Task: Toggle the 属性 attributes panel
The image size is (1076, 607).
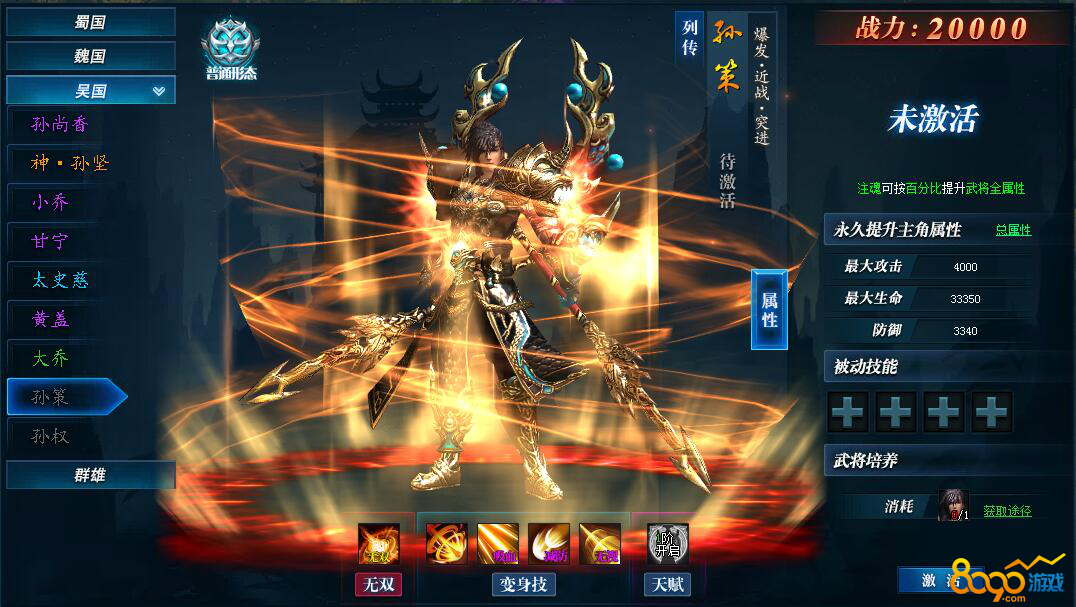Action: [x=769, y=309]
